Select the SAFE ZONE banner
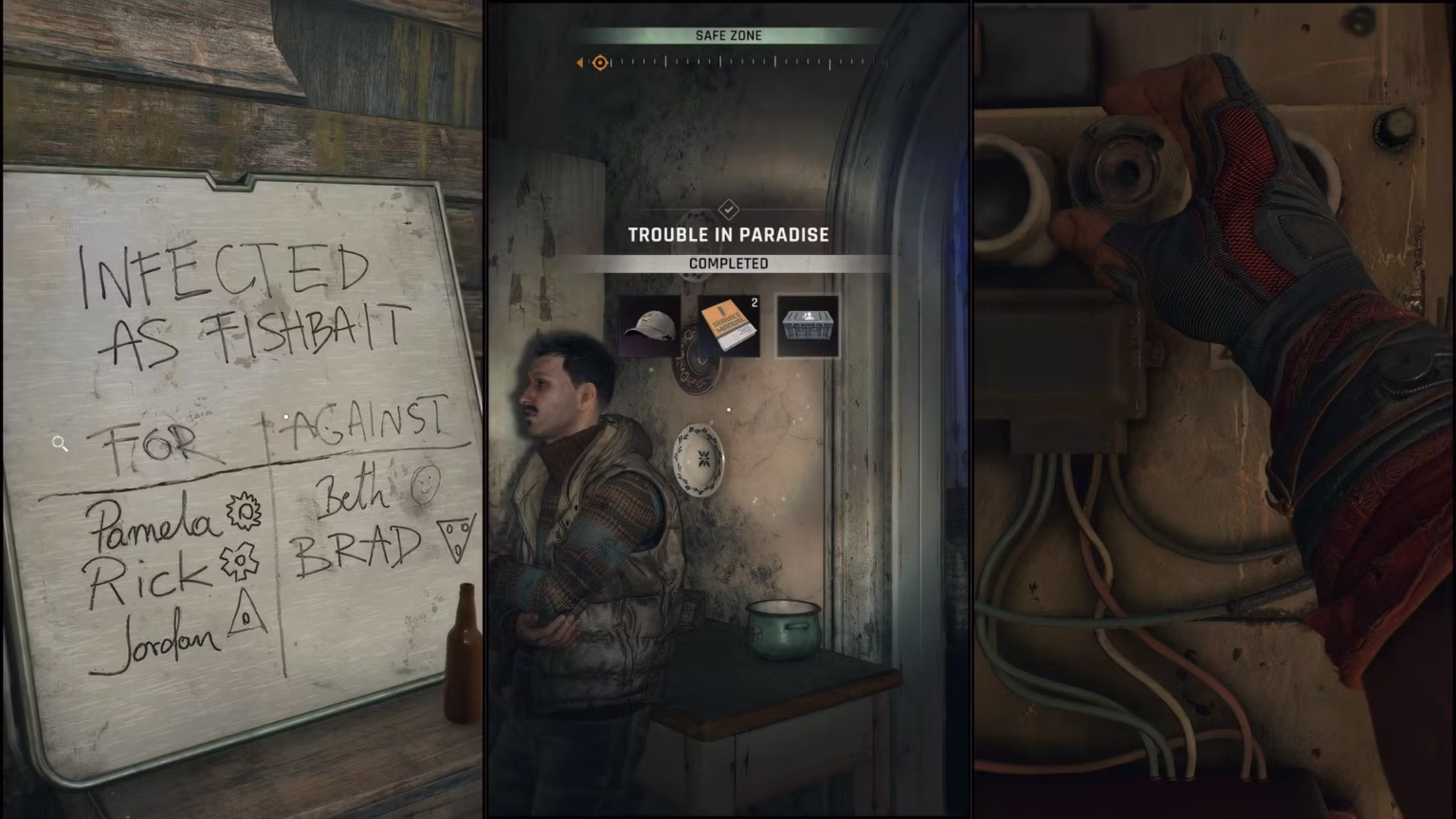Viewport: 1456px width, 819px height. pyautogui.click(x=728, y=35)
